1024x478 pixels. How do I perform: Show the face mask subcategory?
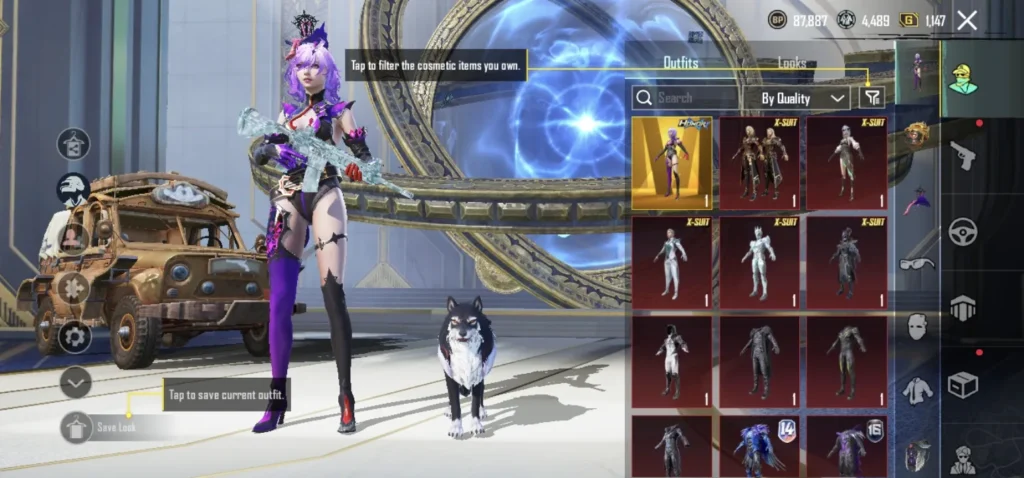[917, 326]
